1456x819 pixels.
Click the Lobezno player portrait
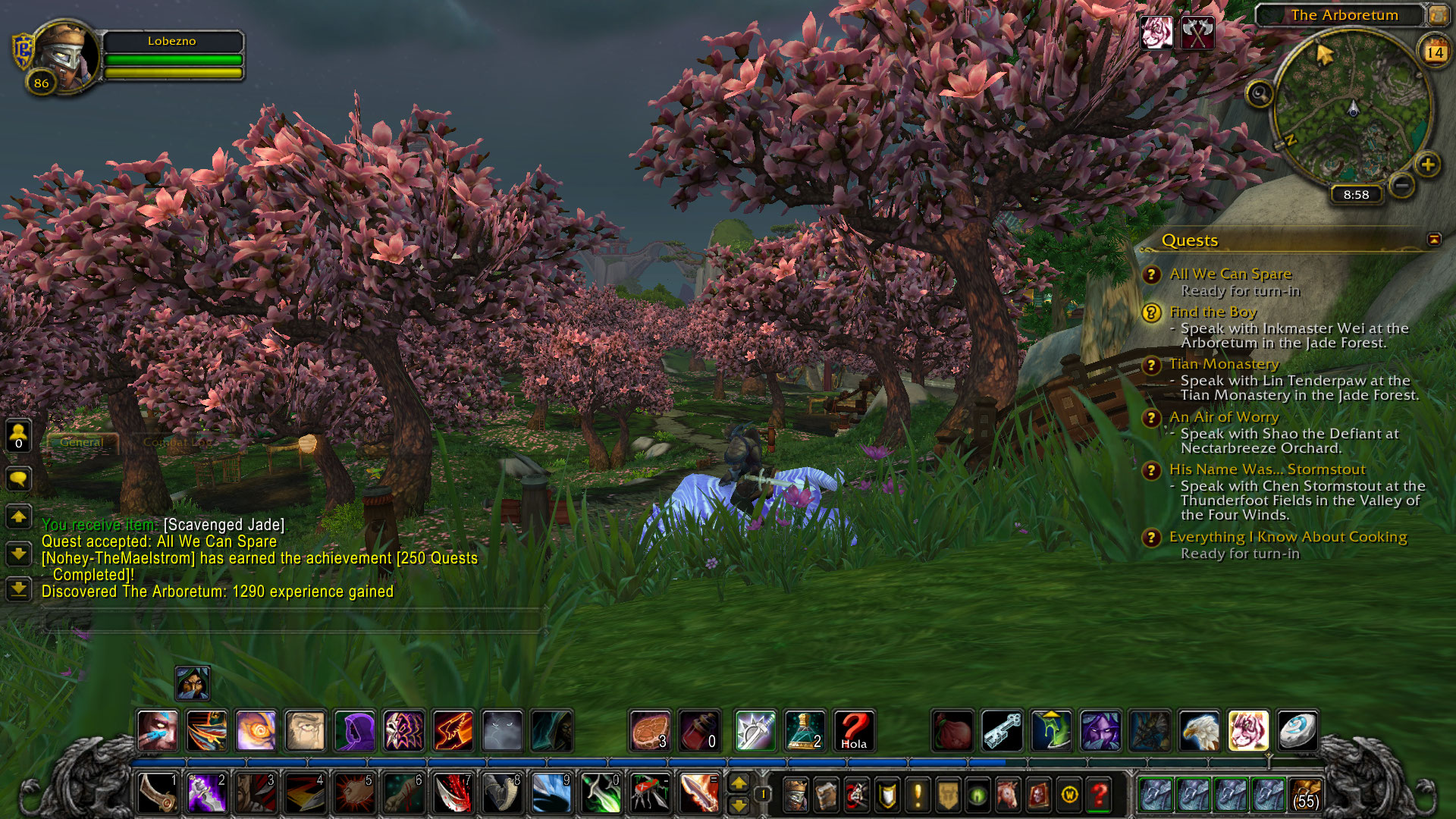65,56
